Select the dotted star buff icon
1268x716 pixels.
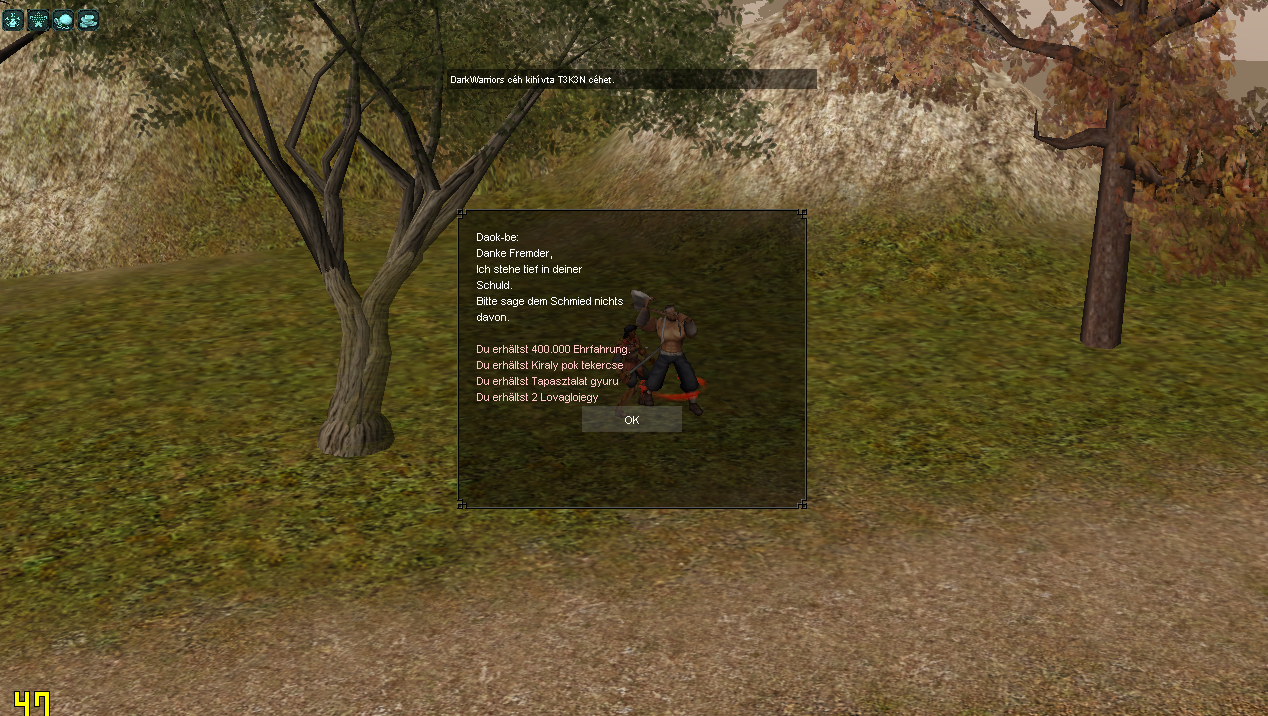[x=38, y=20]
